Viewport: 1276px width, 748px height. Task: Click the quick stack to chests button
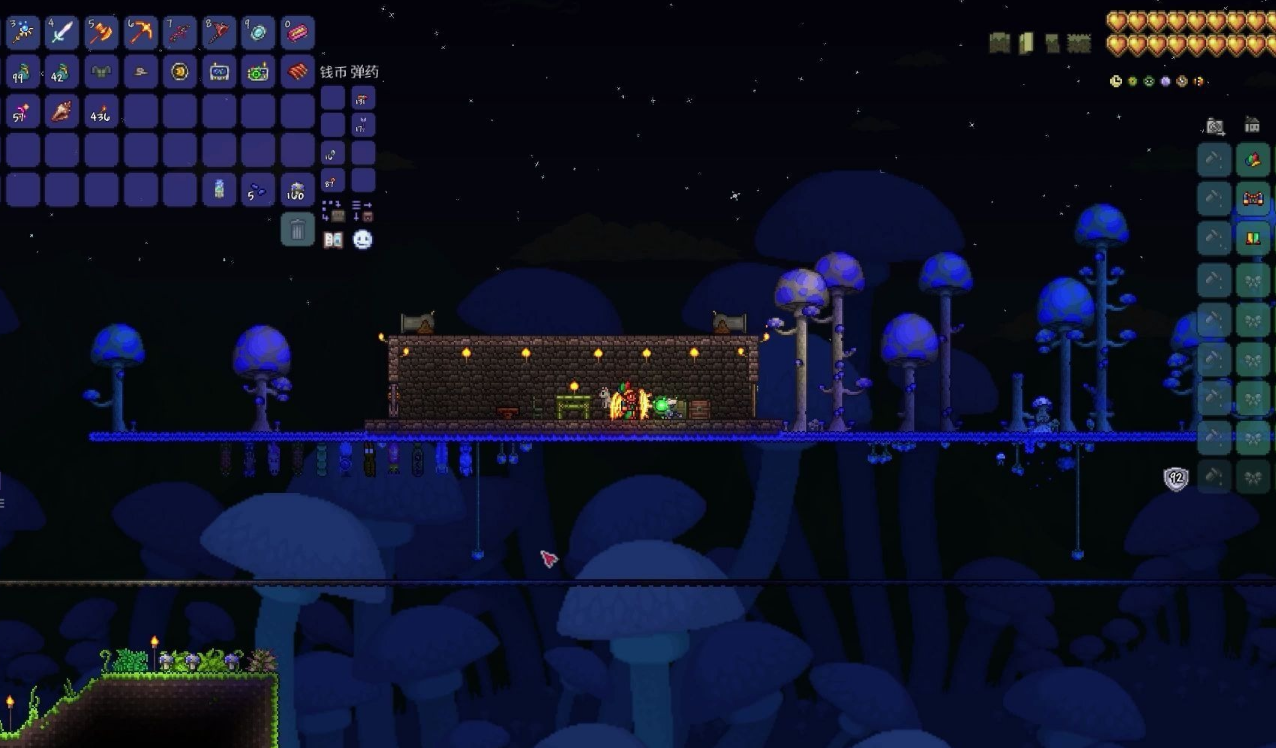(x=333, y=211)
